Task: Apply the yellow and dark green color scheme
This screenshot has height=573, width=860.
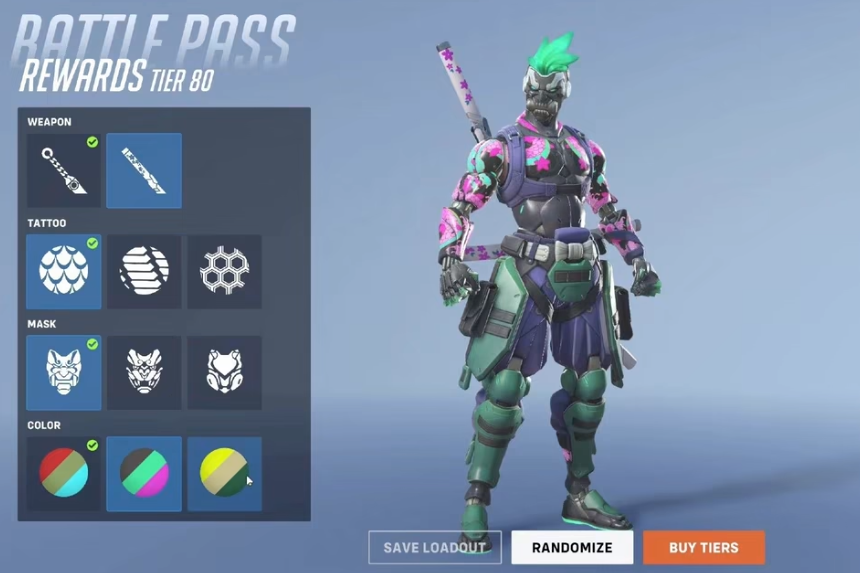Action: pyautogui.click(x=224, y=474)
